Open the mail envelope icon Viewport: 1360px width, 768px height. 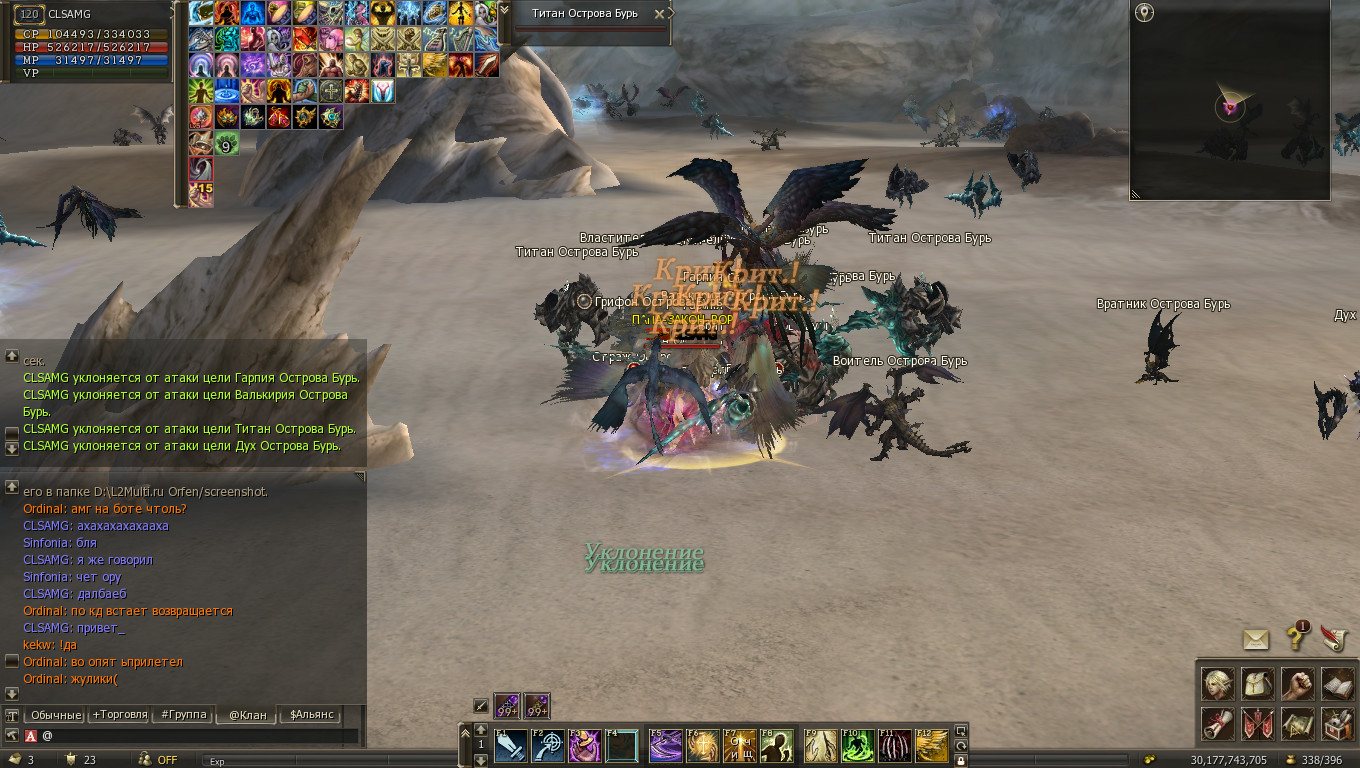tap(1257, 639)
